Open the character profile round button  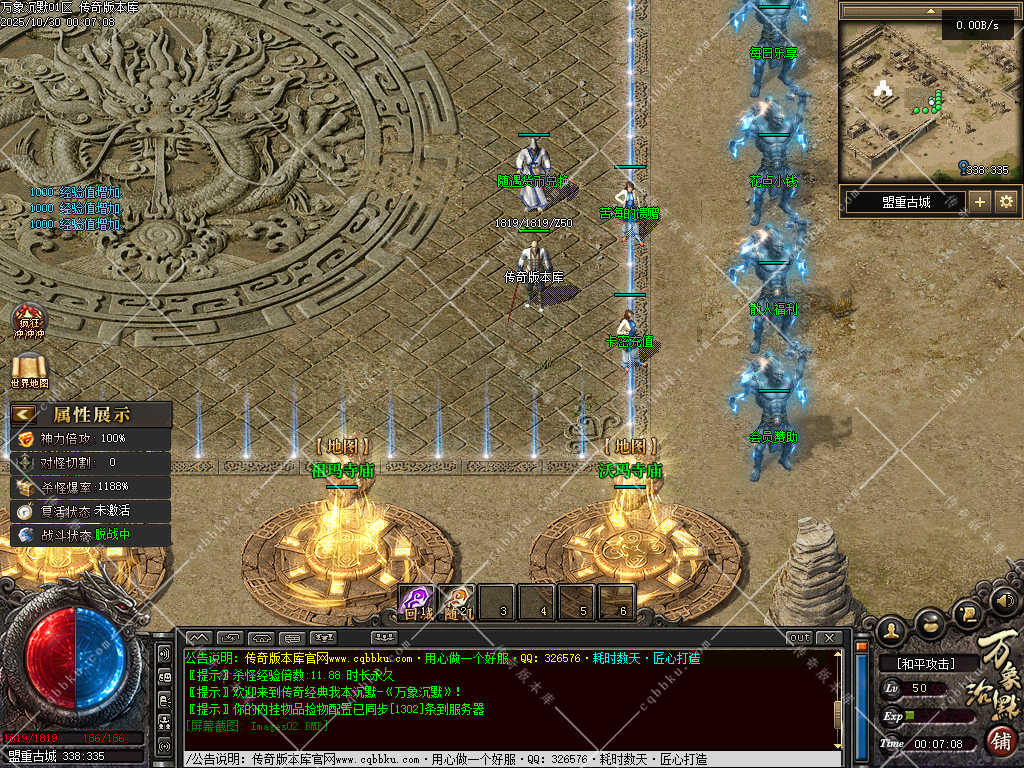891,629
